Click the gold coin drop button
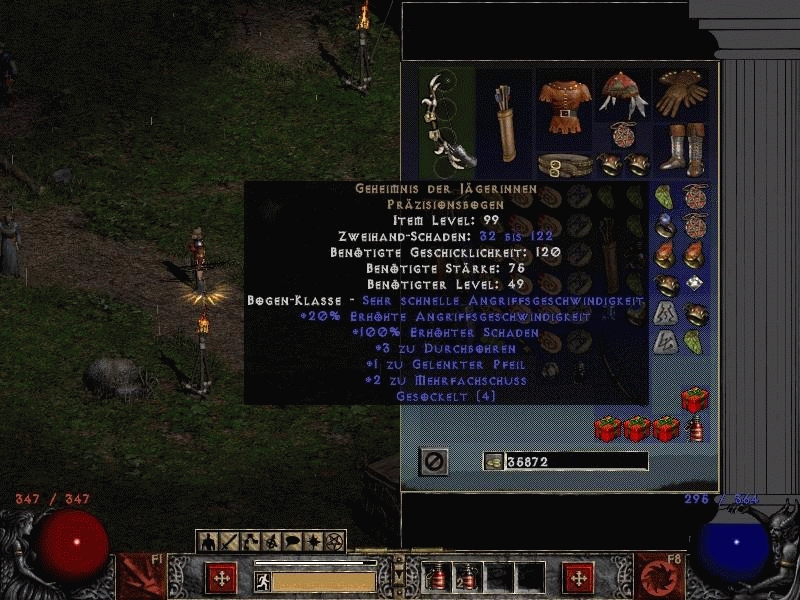This screenshot has height=600, width=800. tap(492, 461)
